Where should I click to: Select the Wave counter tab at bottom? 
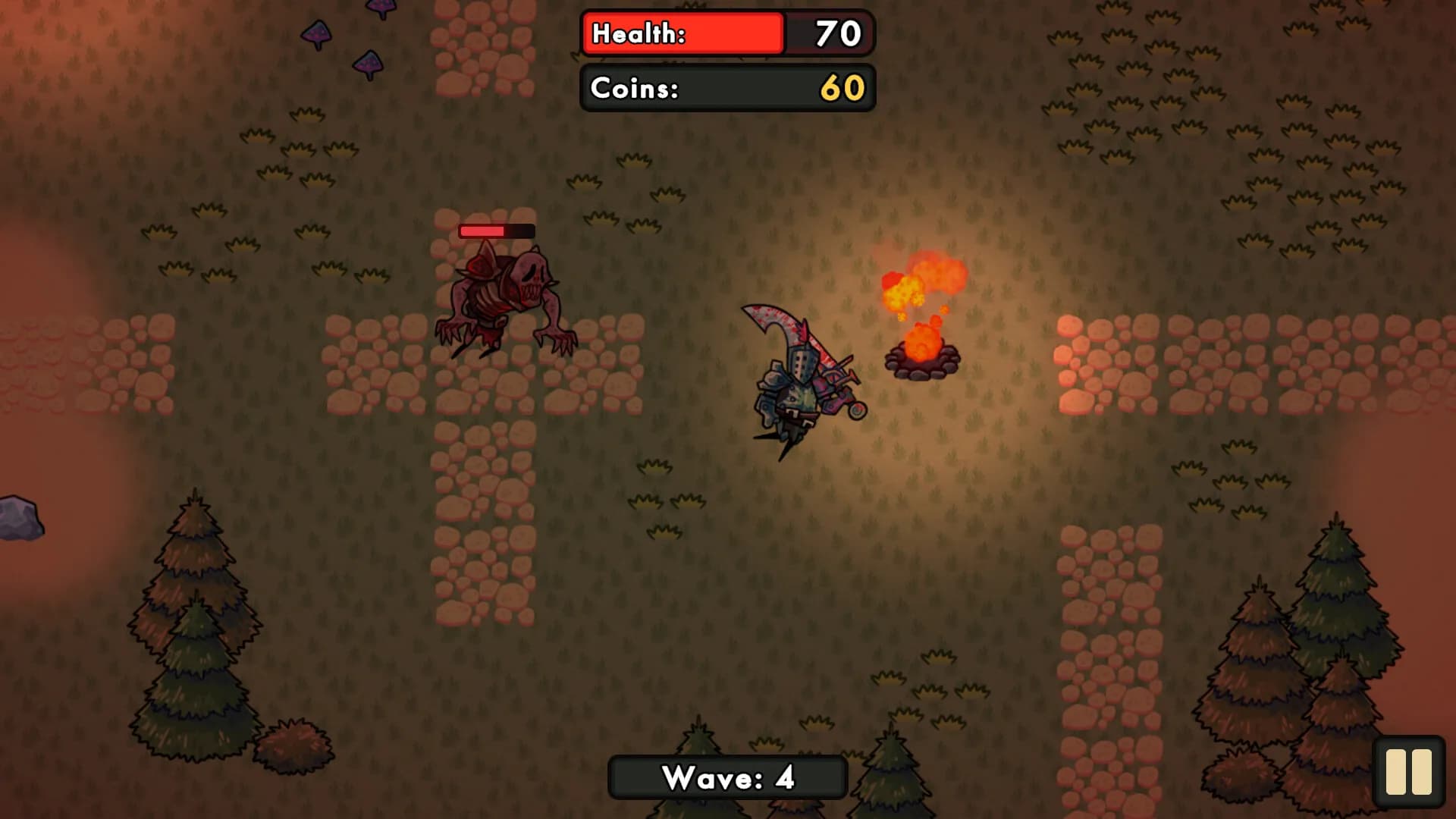726,777
